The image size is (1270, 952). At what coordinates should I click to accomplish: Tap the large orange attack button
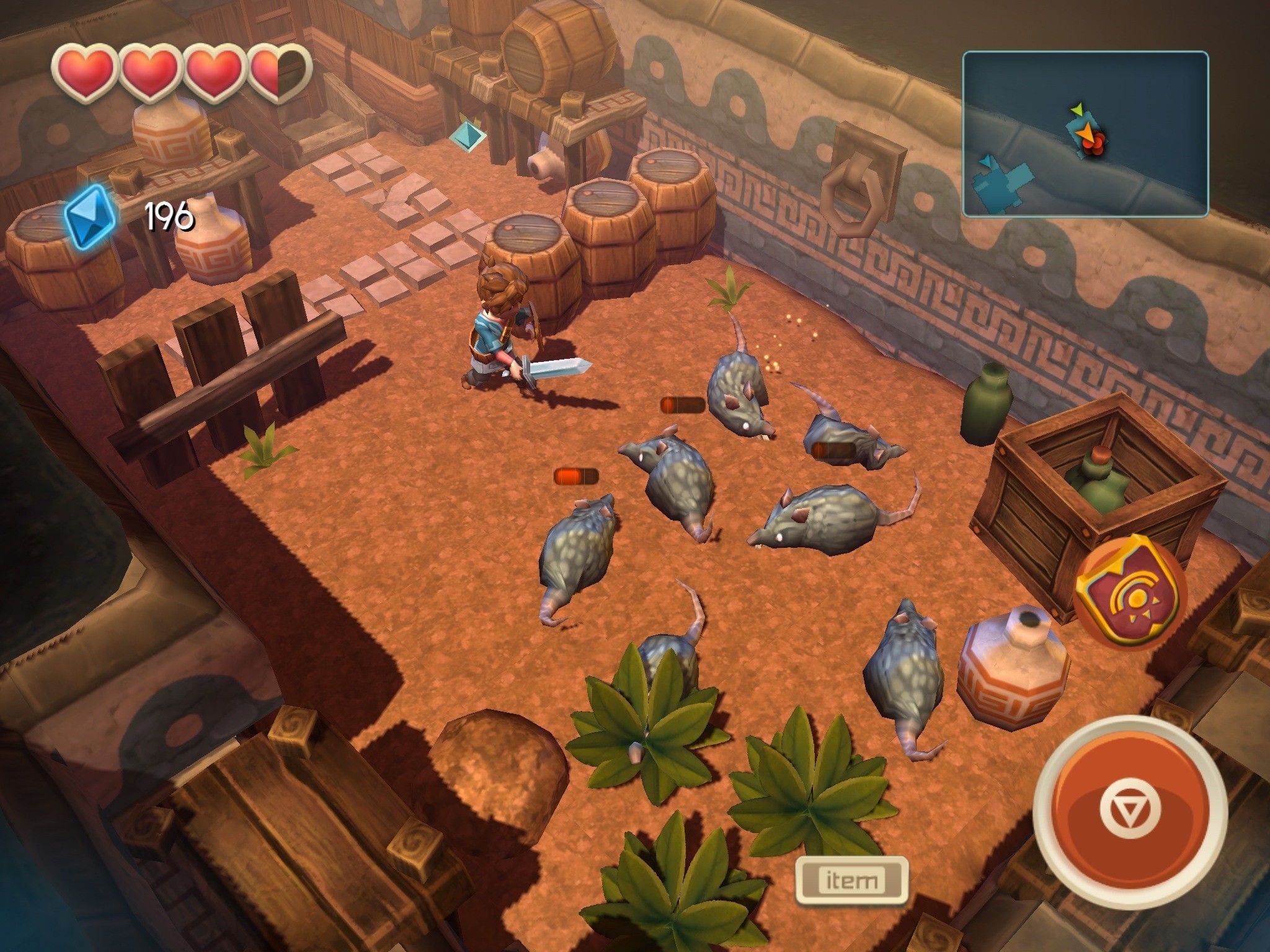[1131, 811]
